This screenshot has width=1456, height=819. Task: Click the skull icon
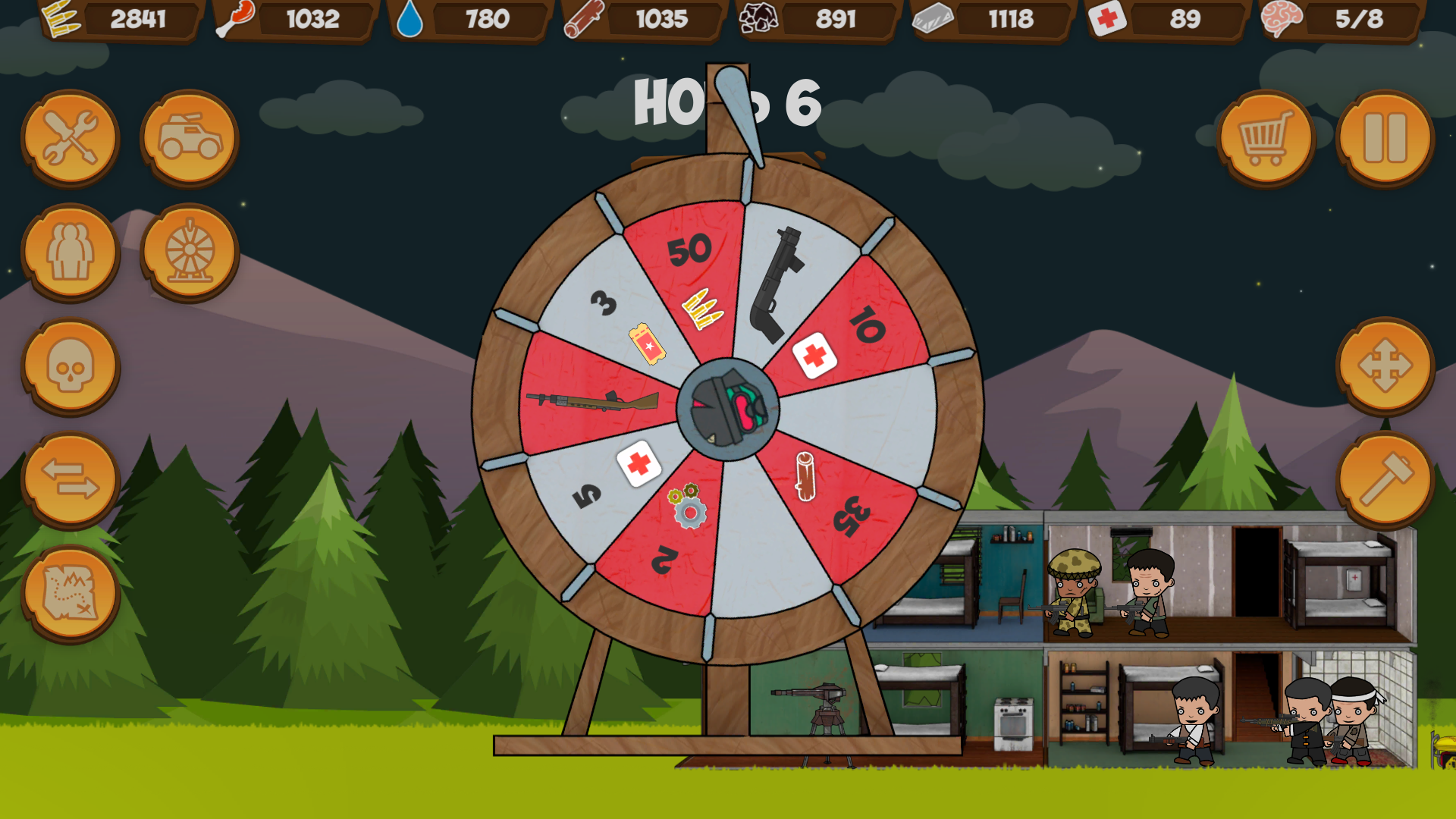tap(70, 366)
